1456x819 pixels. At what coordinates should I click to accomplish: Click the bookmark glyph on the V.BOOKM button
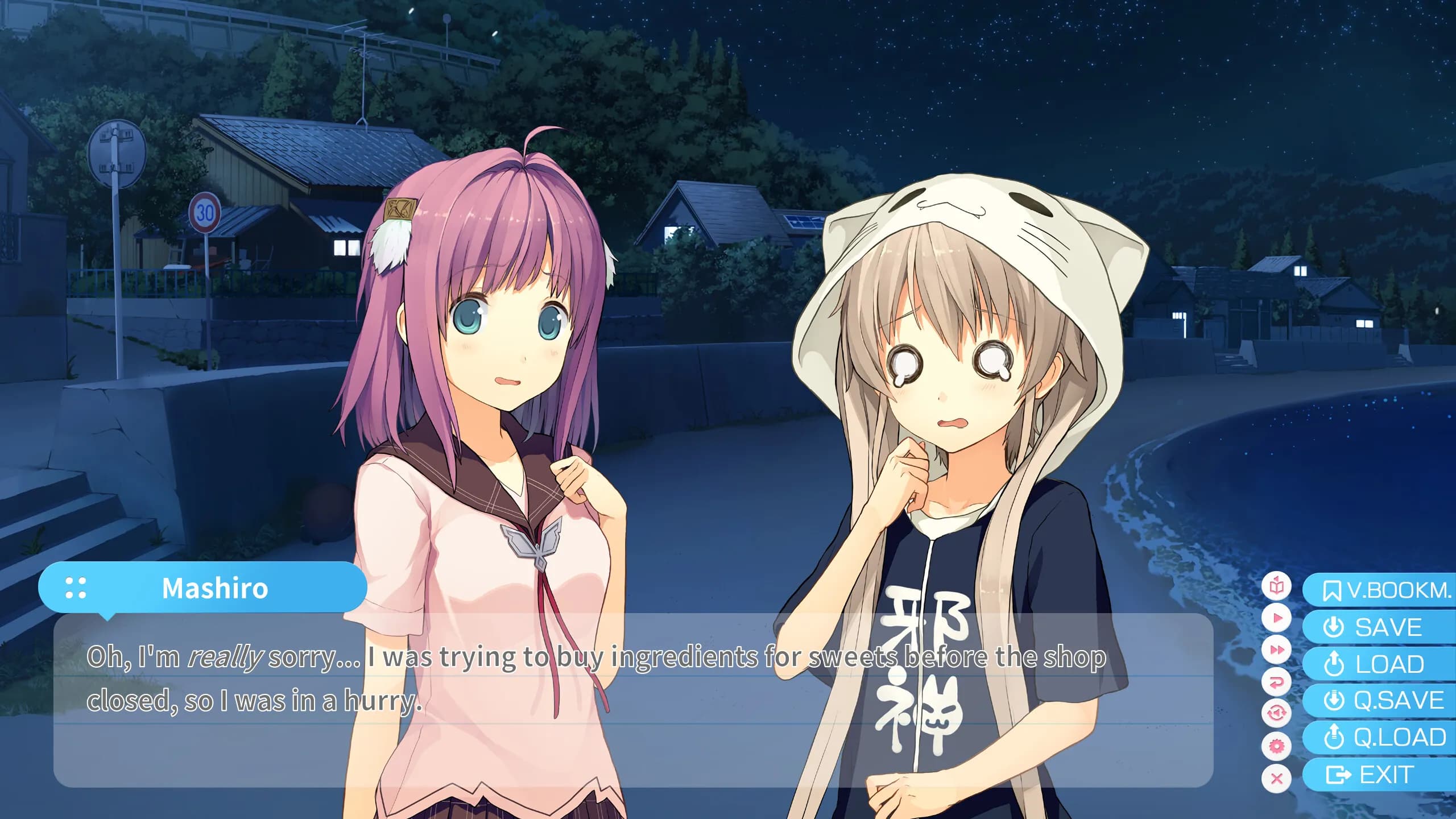(1333, 591)
